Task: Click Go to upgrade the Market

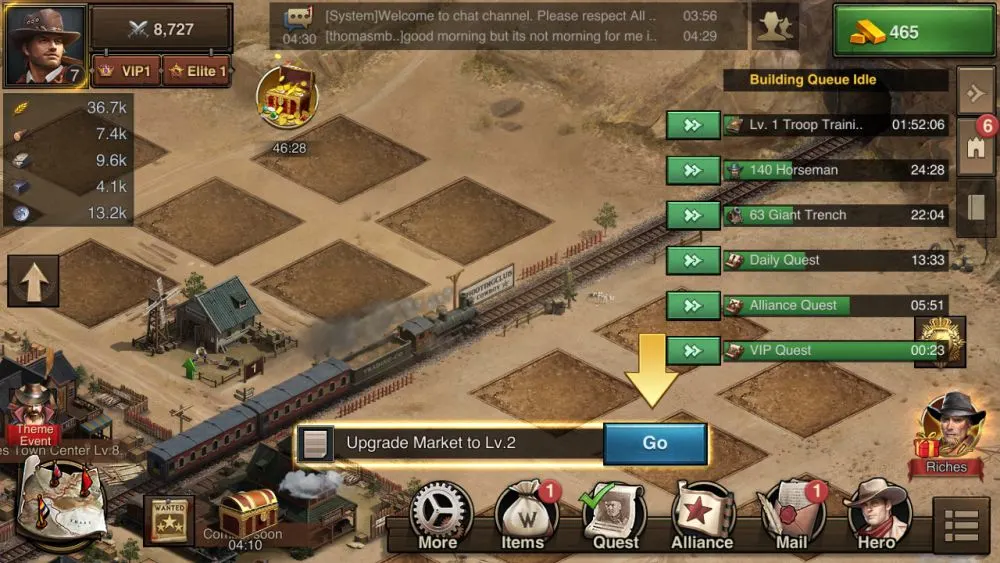Action: click(655, 443)
